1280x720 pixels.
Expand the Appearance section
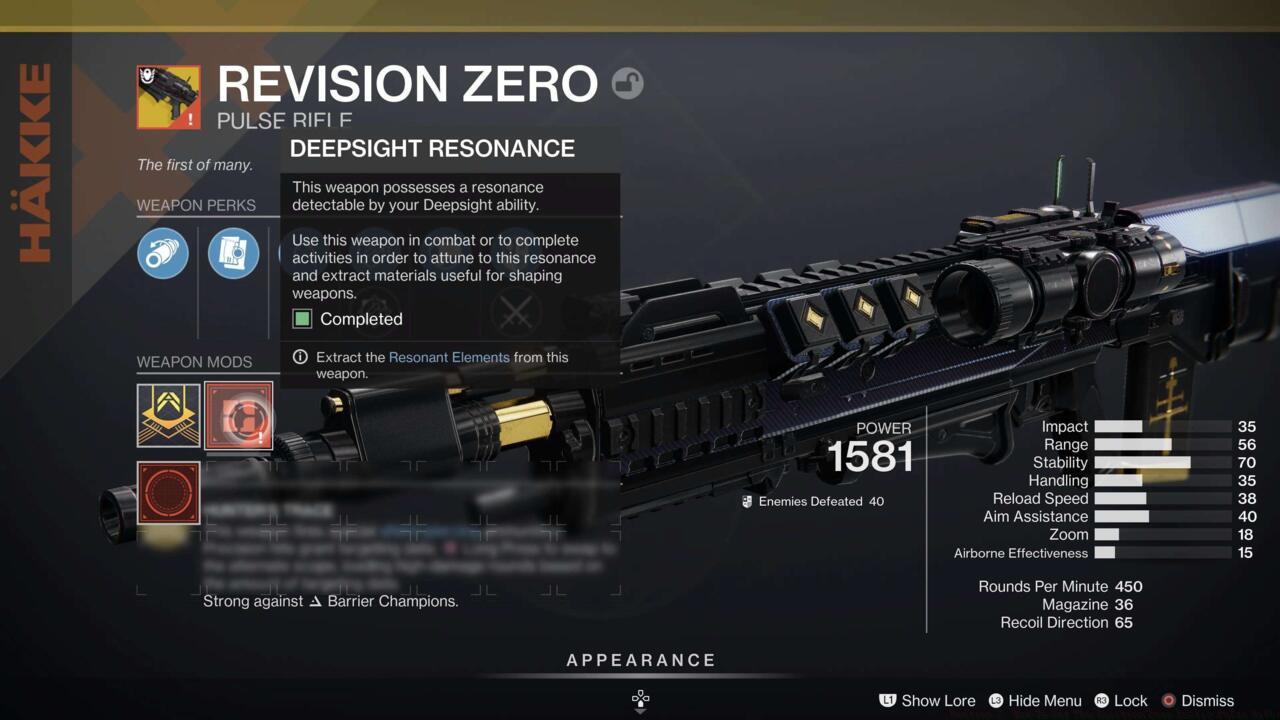pos(641,660)
